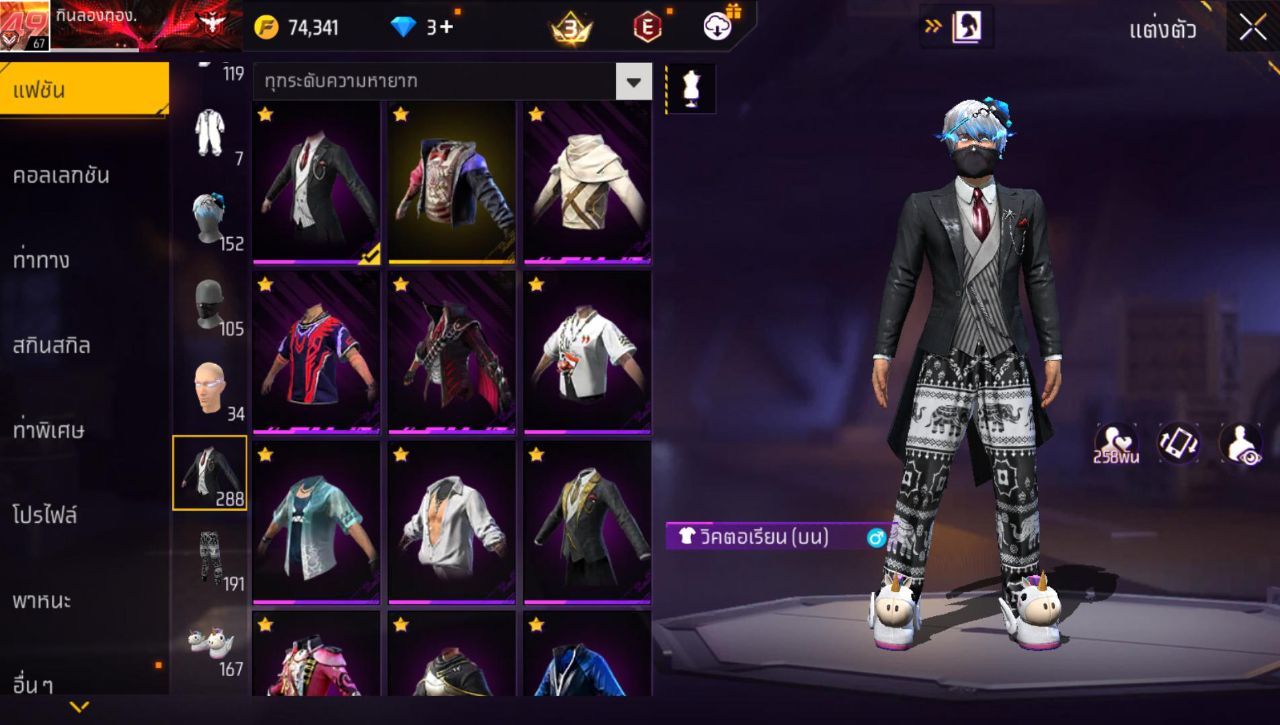This screenshot has height=725, width=1280.
Task: Switch to the mask category with 105 items
Action: [x=211, y=300]
